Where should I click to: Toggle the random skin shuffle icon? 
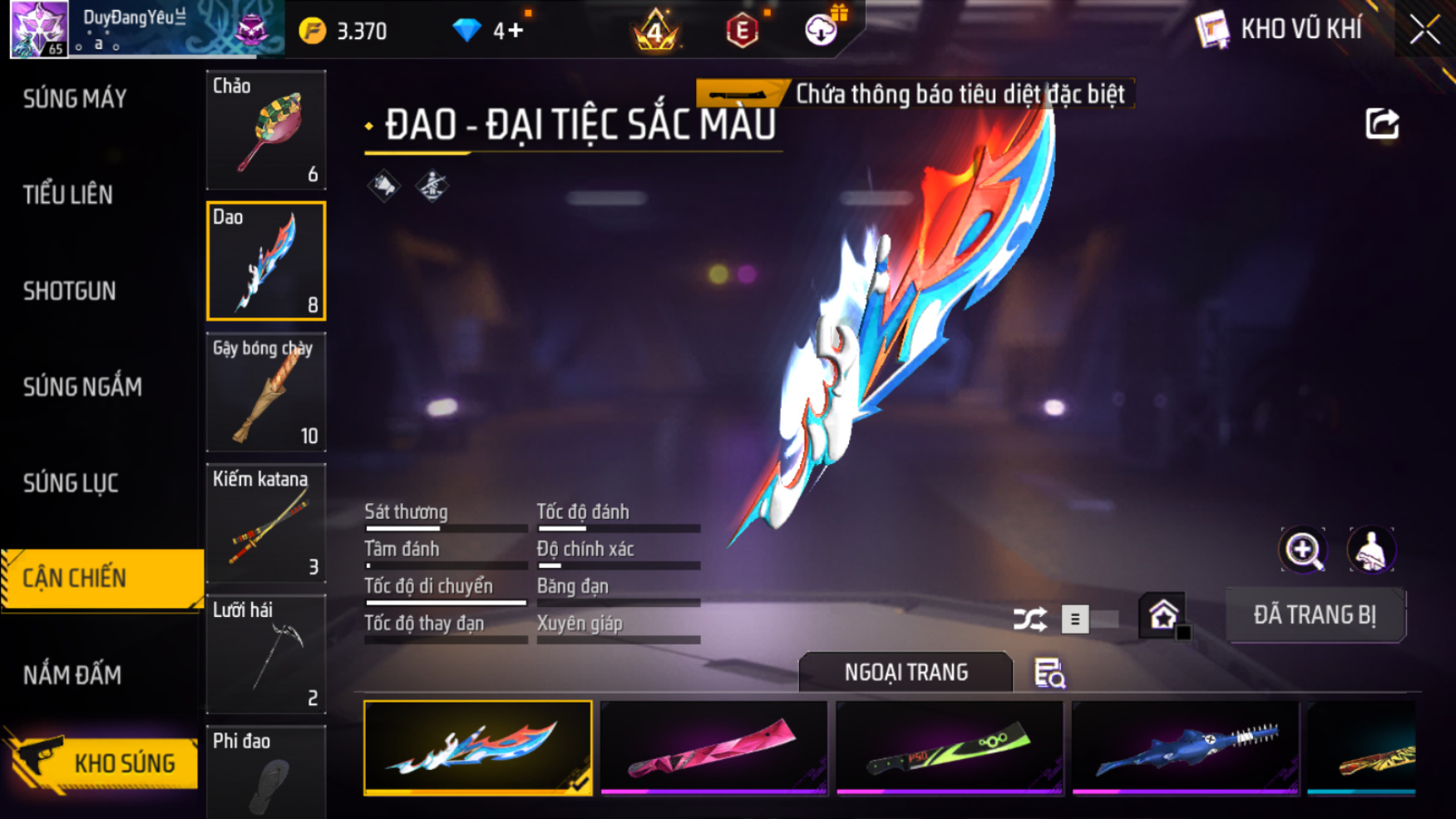pos(1029,619)
